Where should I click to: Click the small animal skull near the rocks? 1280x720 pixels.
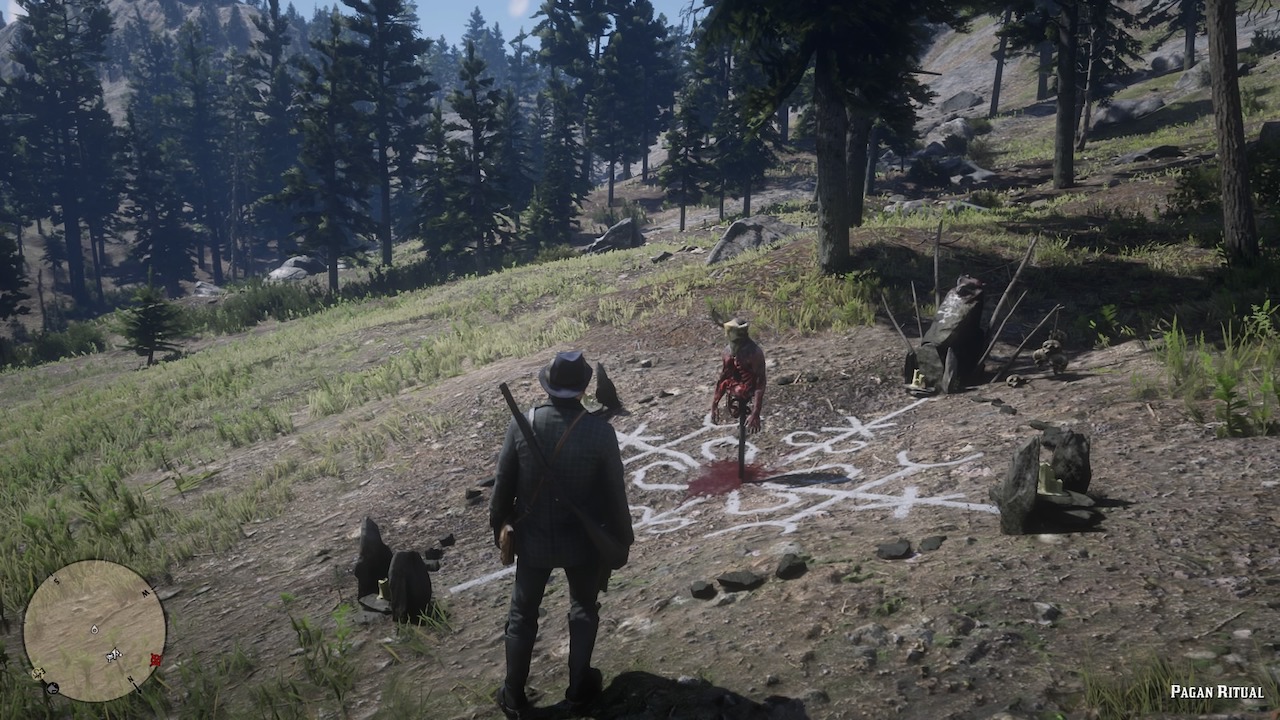(1014, 380)
